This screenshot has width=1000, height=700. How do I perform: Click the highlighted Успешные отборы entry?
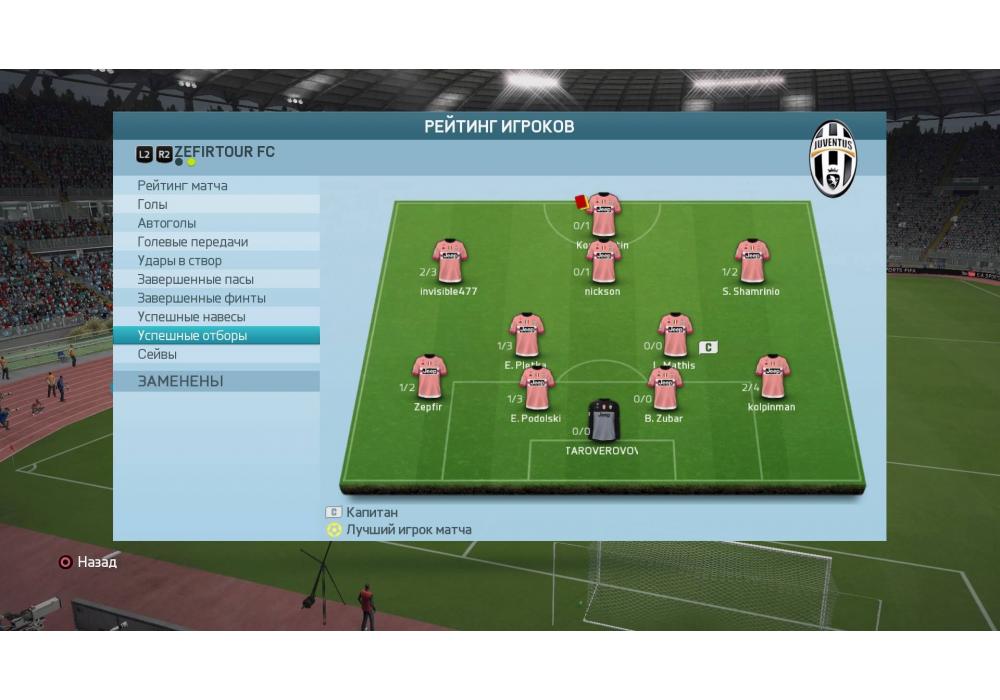click(192, 336)
